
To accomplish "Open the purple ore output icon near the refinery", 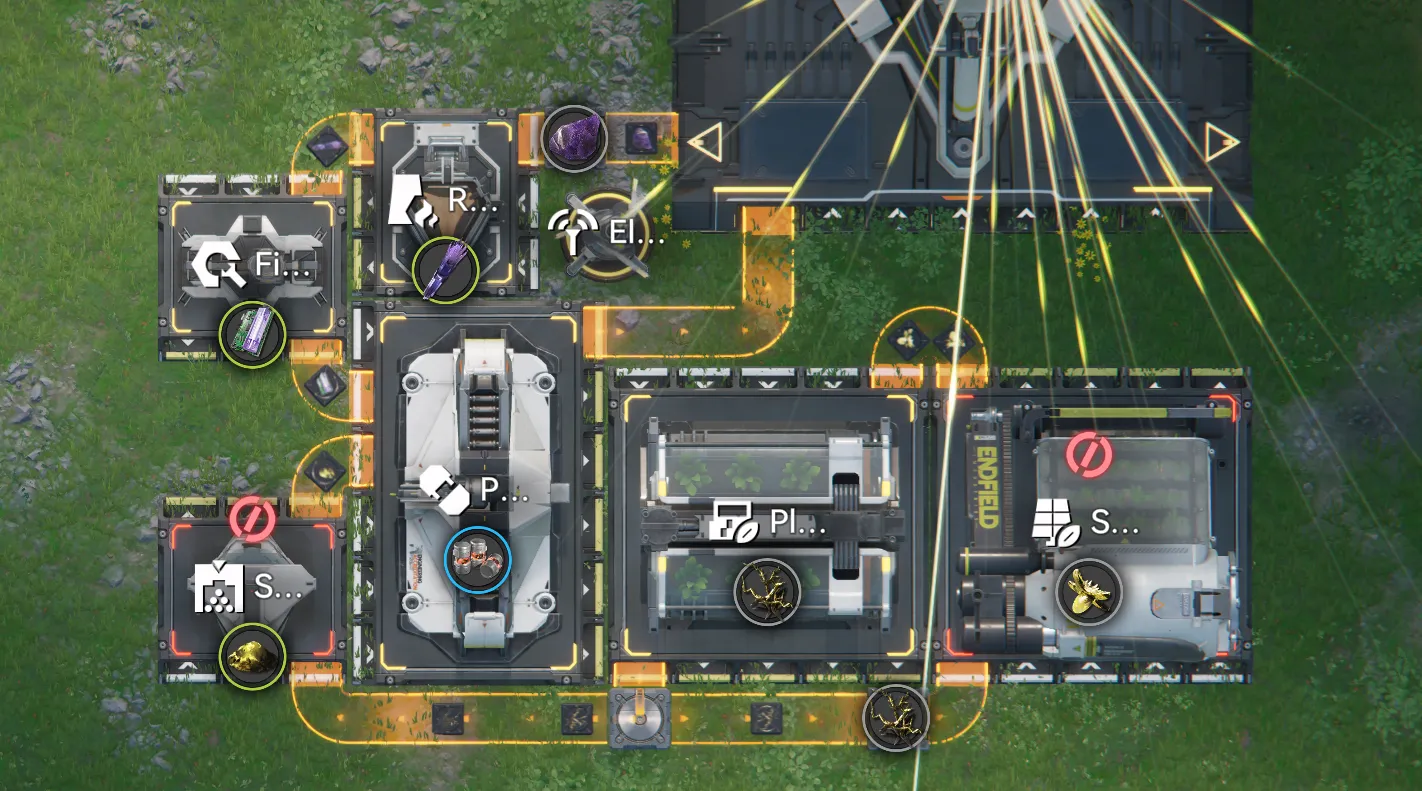I will [x=575, y=140].
